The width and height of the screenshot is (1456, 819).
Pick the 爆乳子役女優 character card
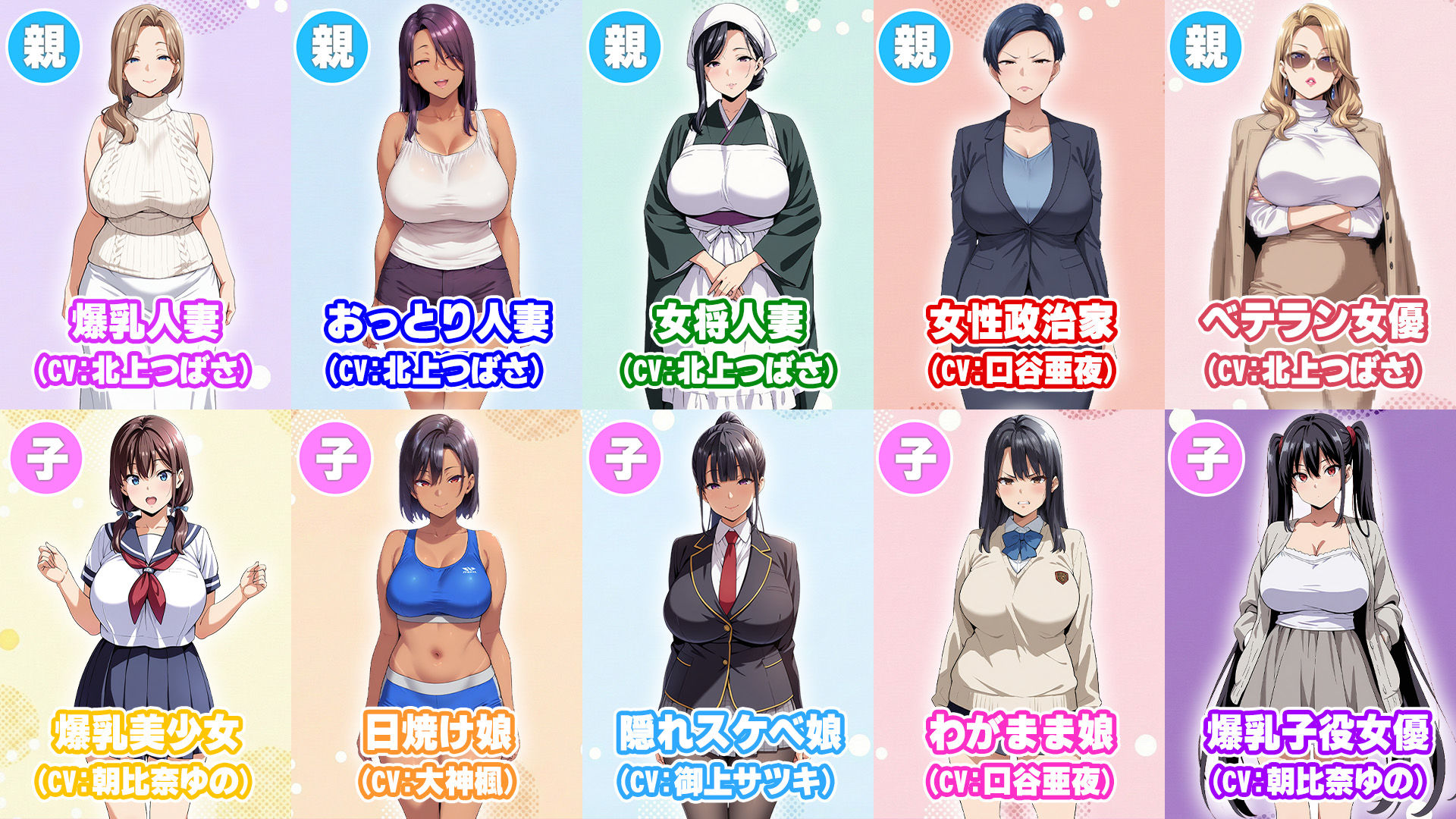1310,614
